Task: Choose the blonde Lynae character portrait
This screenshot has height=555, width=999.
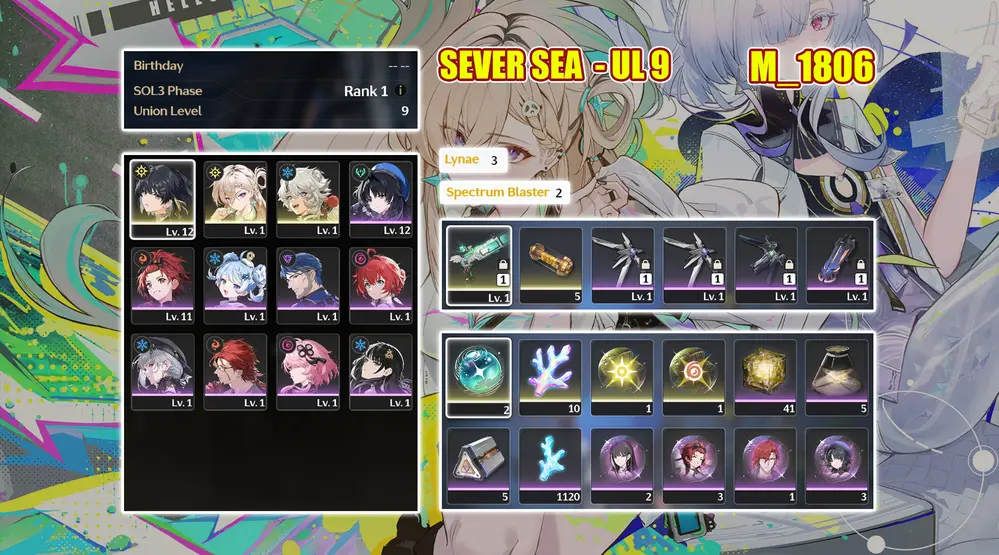Action: 236,198
